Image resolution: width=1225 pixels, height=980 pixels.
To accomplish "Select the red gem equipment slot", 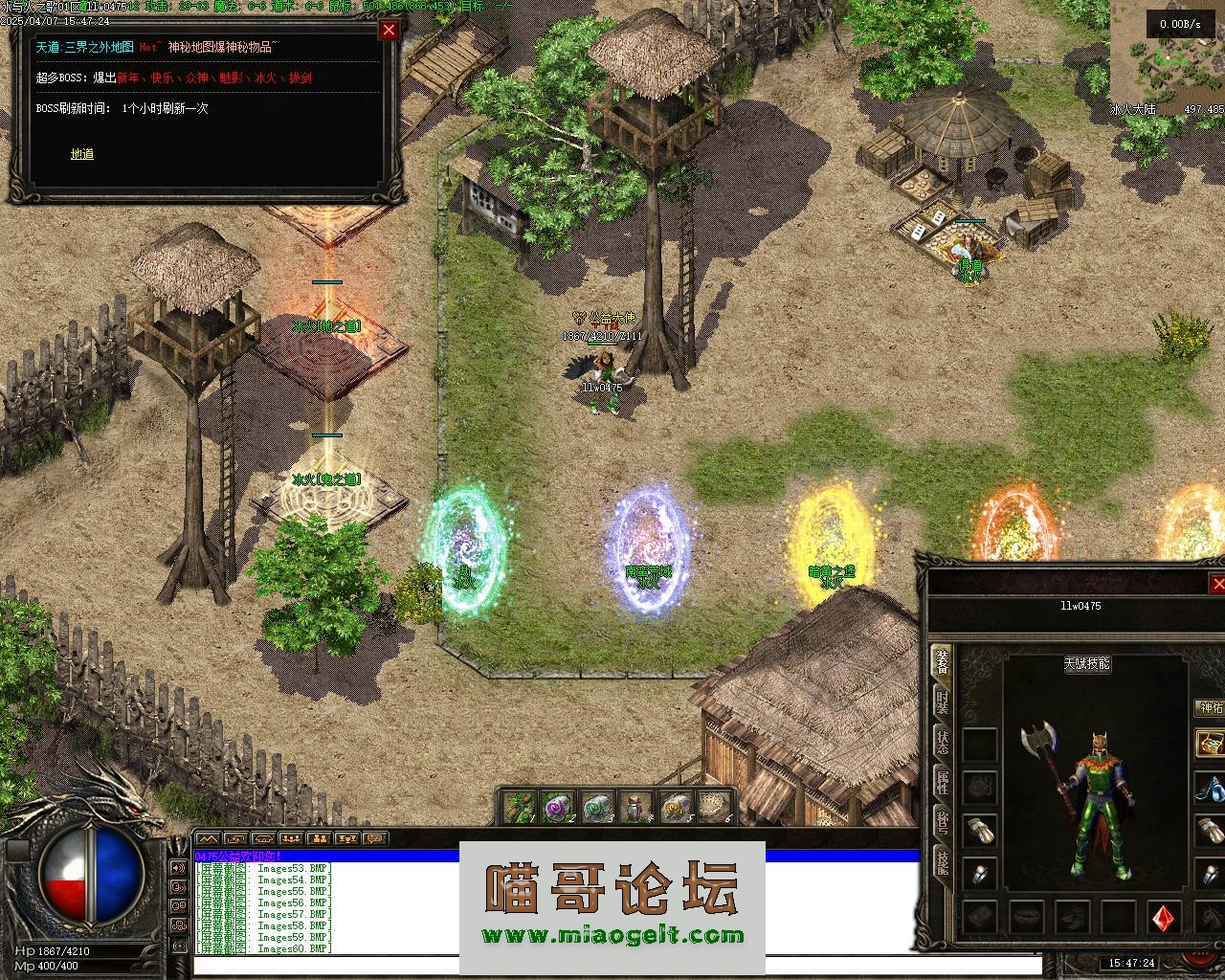I will 1165,917.
